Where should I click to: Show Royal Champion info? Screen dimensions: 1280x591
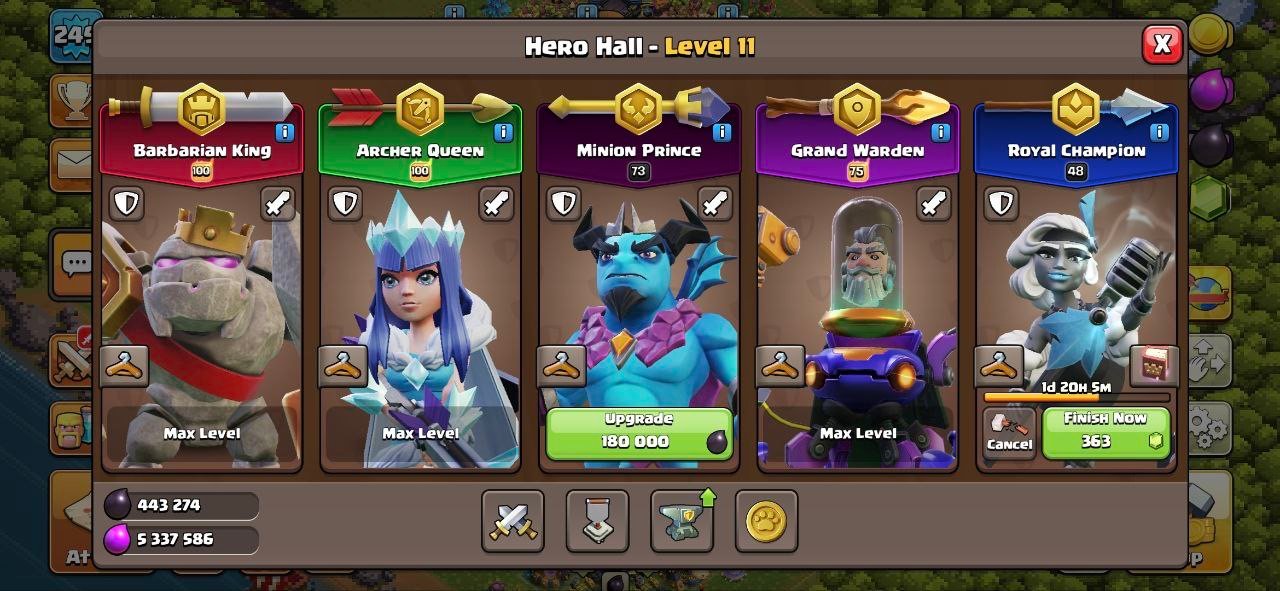1160,132
